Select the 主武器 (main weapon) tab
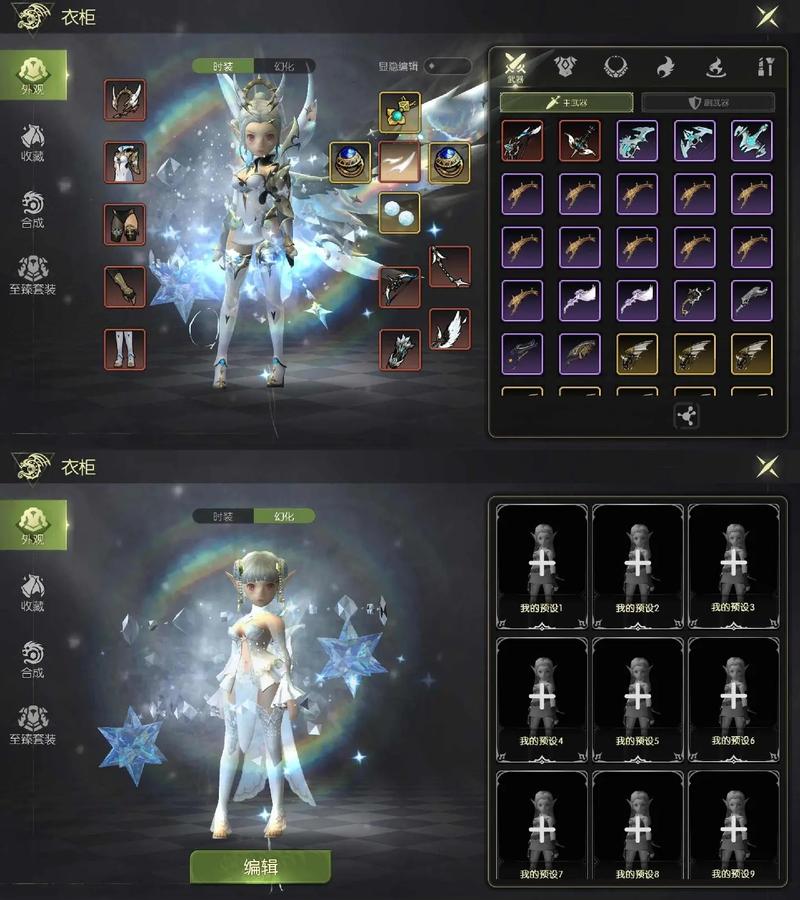The width and height of the screenshot is (800, 900). coord(566,102)
